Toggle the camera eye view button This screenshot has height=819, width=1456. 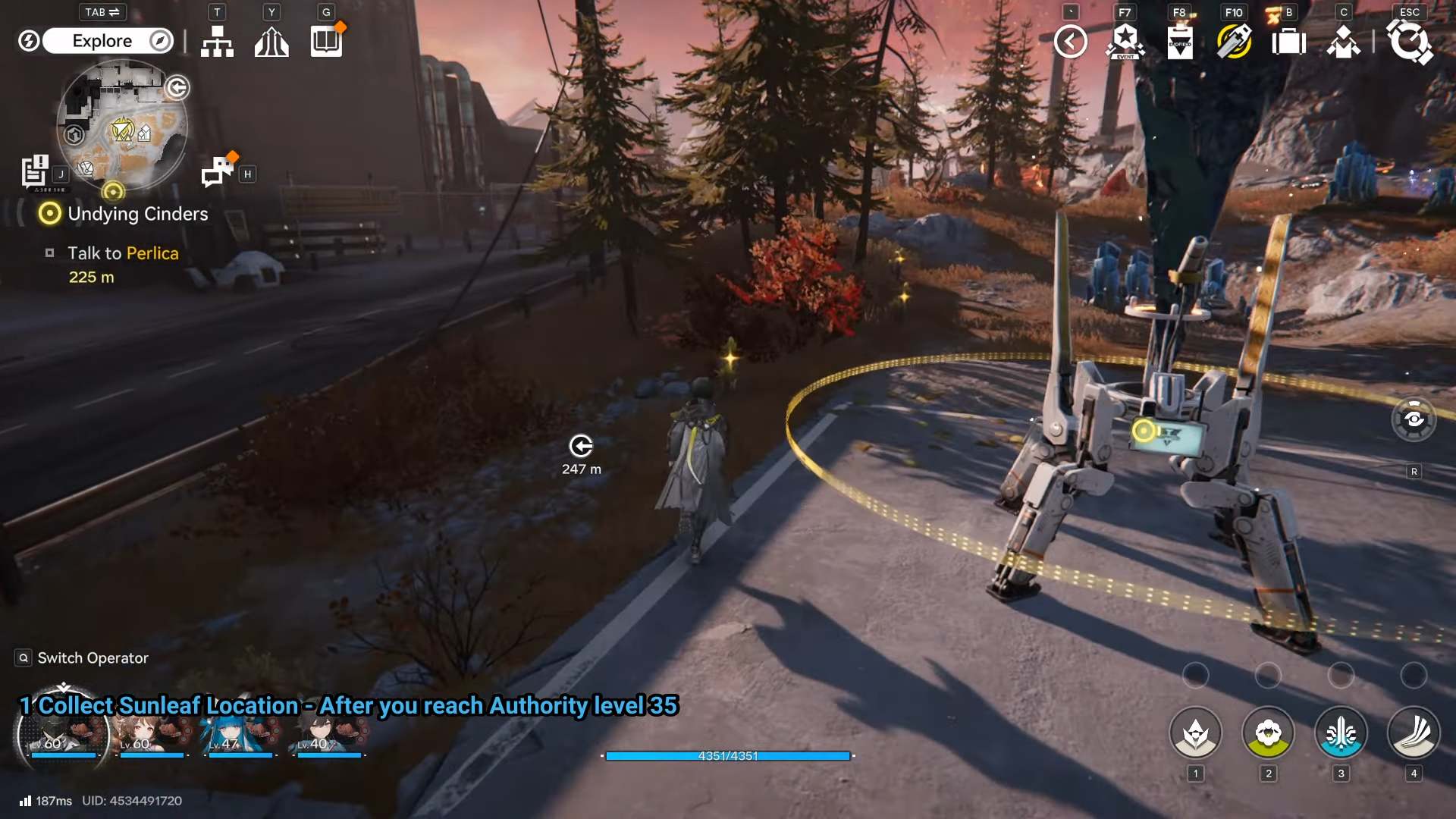[x=1414, y=419]
